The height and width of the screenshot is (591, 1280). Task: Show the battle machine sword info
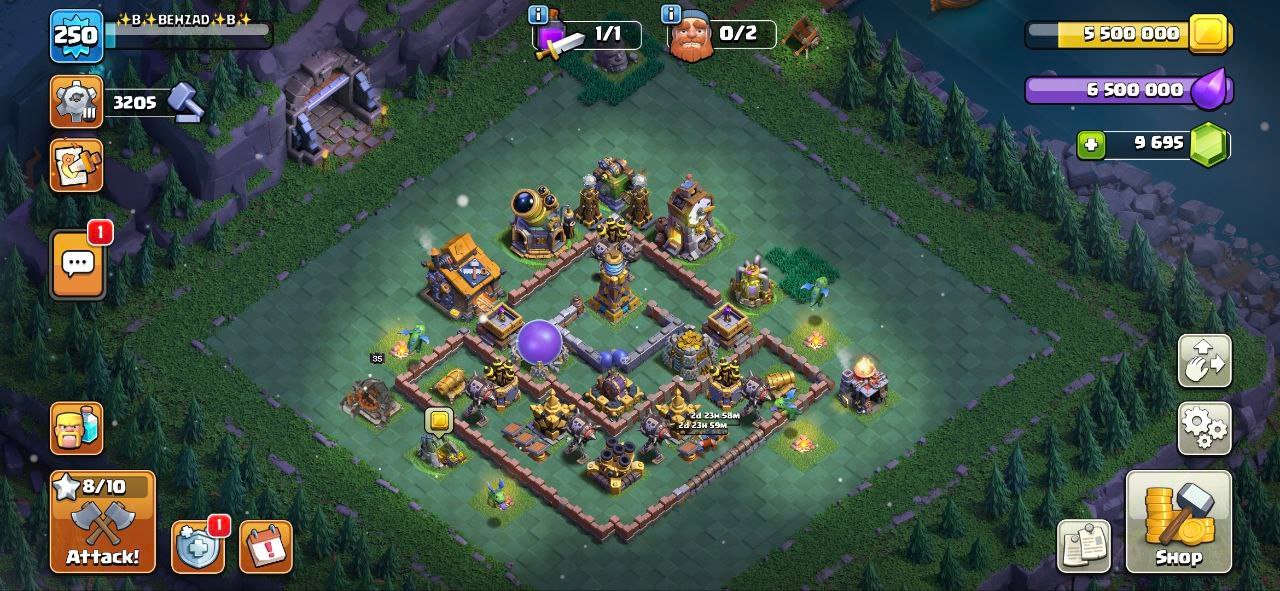(538, 14)
